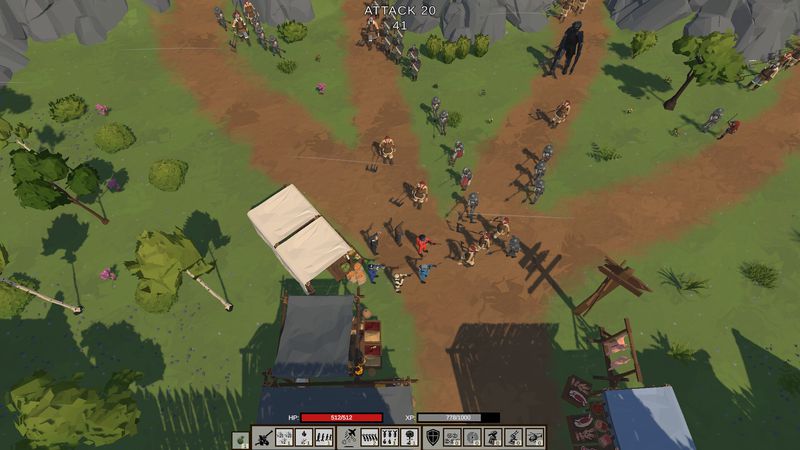This screenshot has width=800, height=450.
Task: Activate the scattered artillery barrage ability
Action: 284,437
